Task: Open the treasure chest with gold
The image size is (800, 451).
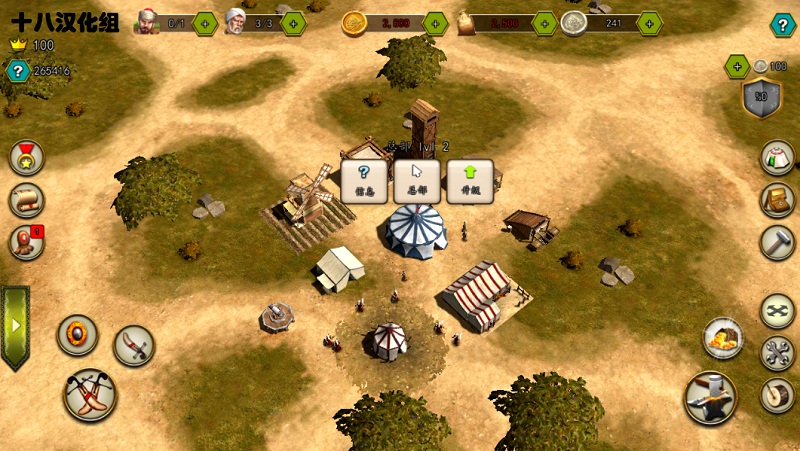Action: (x=722, y=339)
